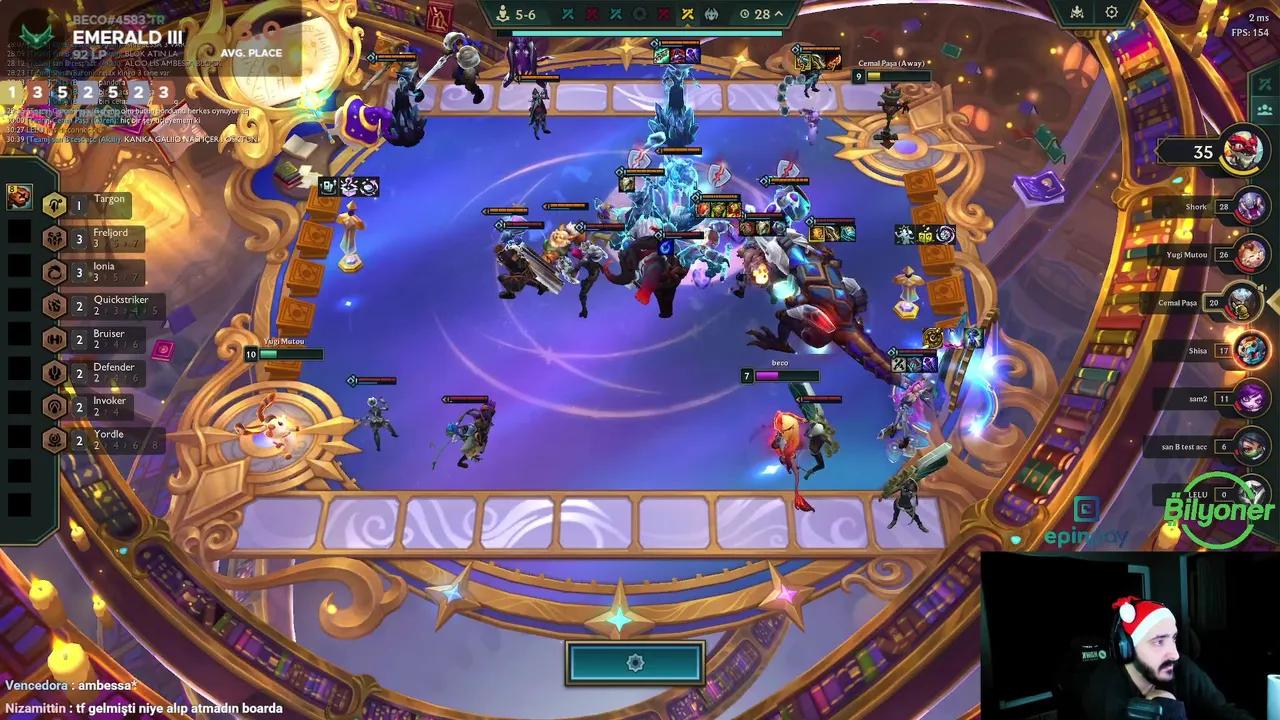Open the scoreboard icon beside the settings gear
This screenshot has height=720, width=1280.
tap(1075, 13)
